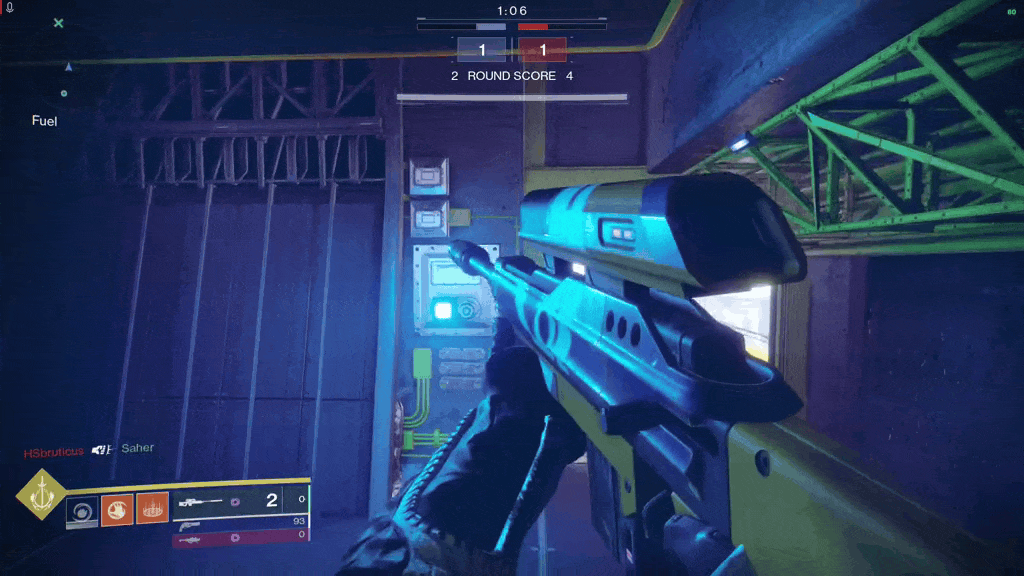Select the equipped sniper rifle weapon slot
Image resolution: width=1024 pixels, height=576 pixels.
pyautogui.click(x=240, y=500)
